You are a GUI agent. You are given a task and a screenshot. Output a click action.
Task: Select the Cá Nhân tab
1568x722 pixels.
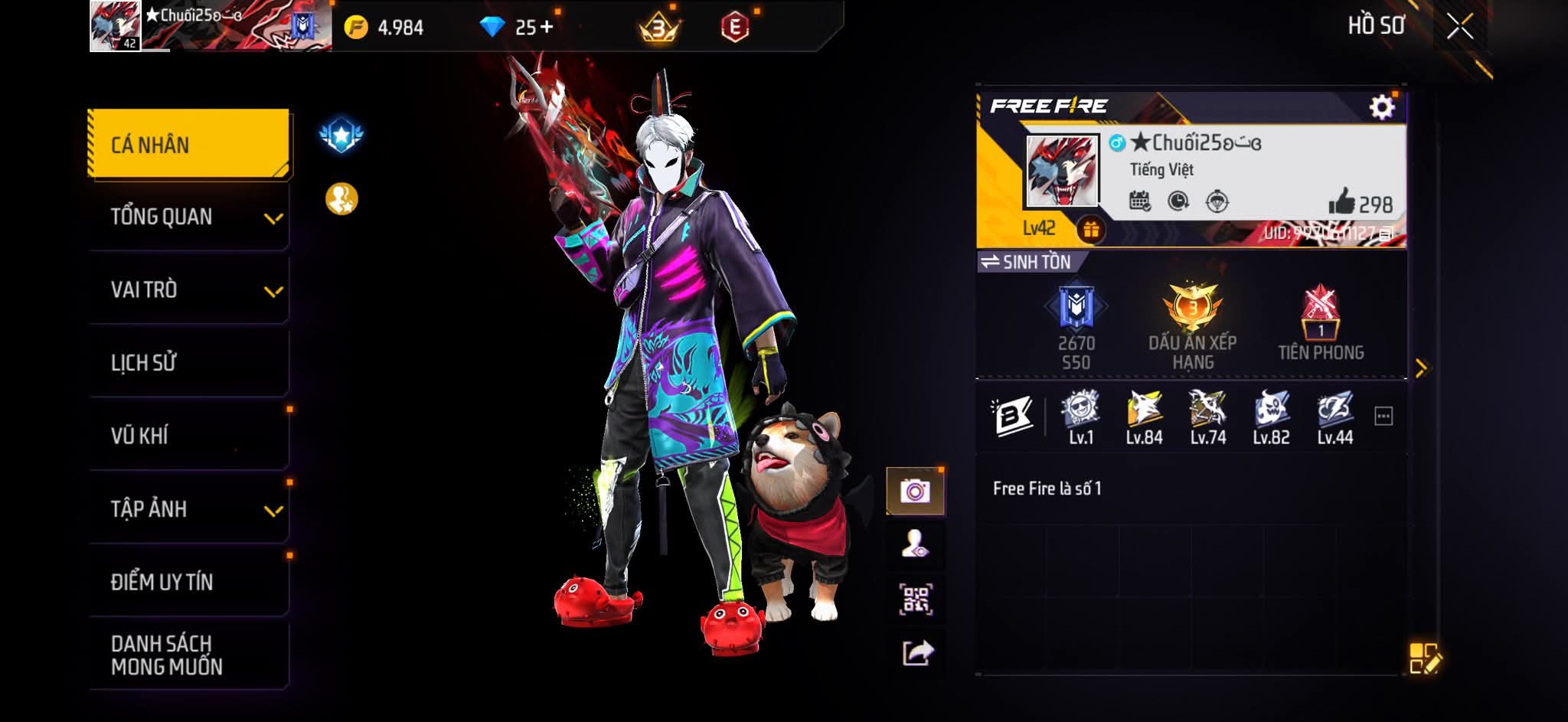188,145
